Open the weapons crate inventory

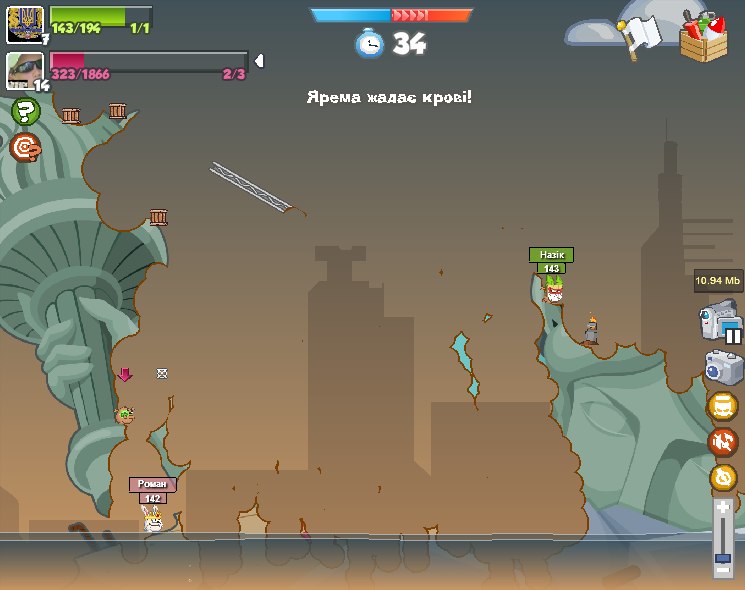[703, 37]
